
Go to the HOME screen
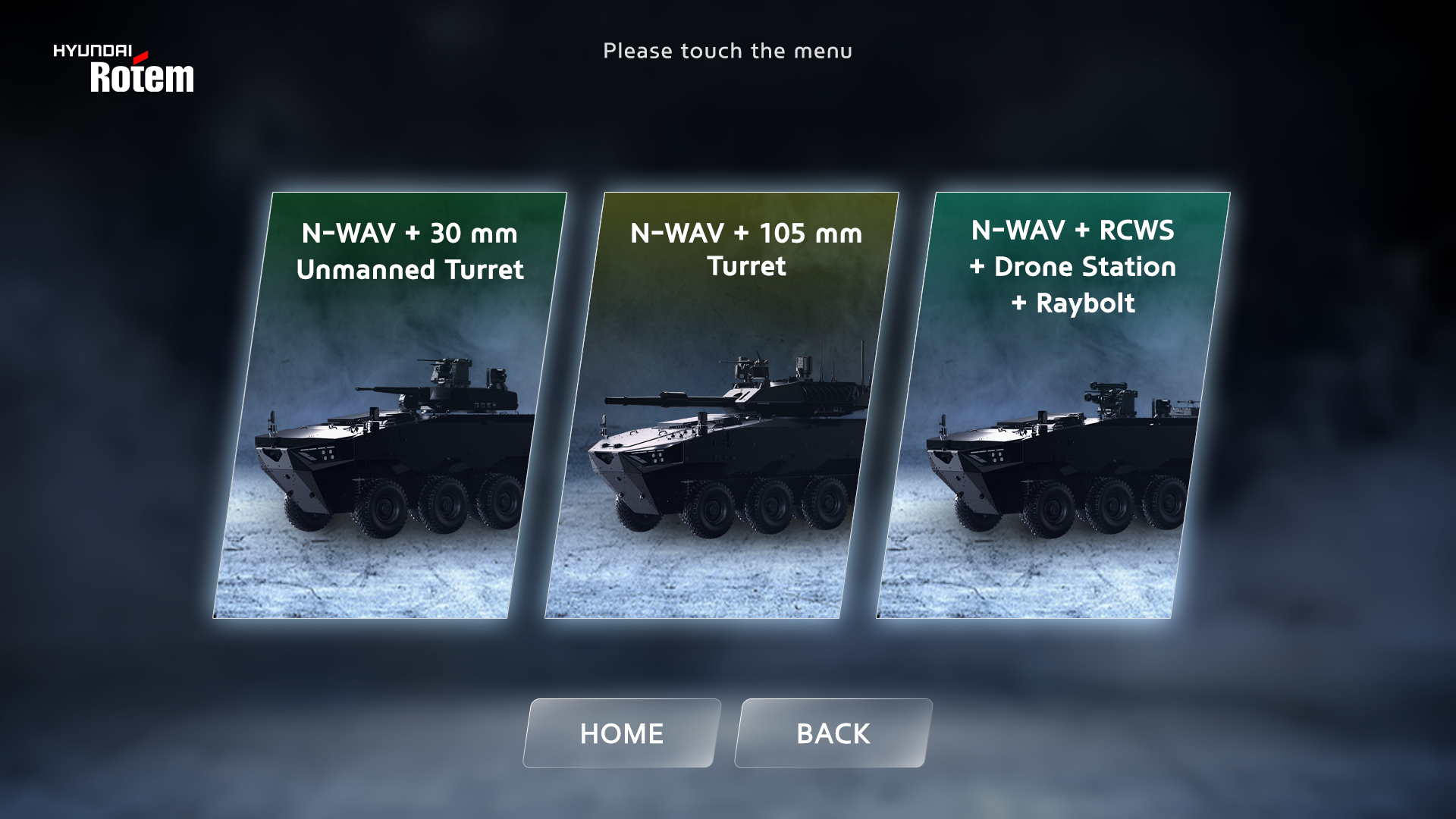click(x=621, y=733)
